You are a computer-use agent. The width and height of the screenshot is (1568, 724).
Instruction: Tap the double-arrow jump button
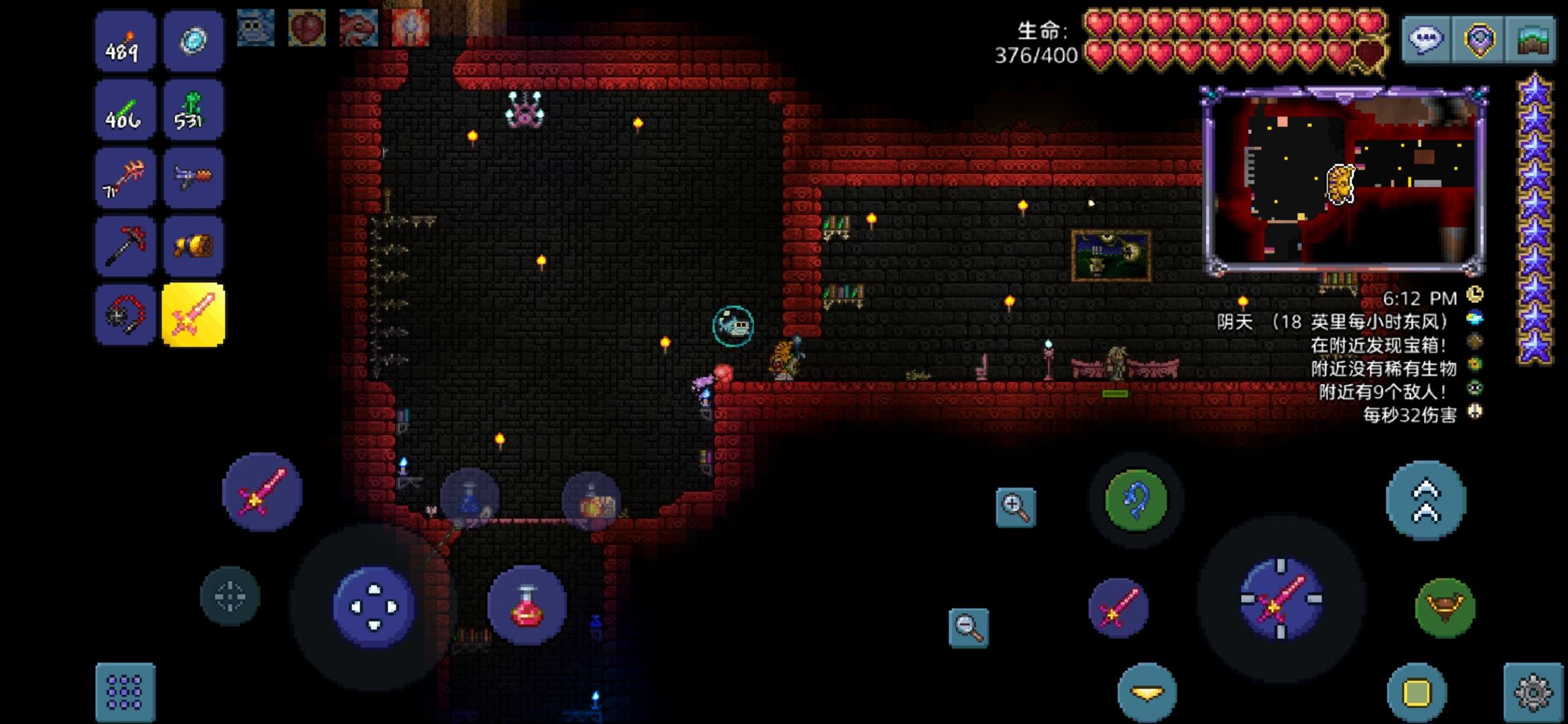click(1426, 501)
